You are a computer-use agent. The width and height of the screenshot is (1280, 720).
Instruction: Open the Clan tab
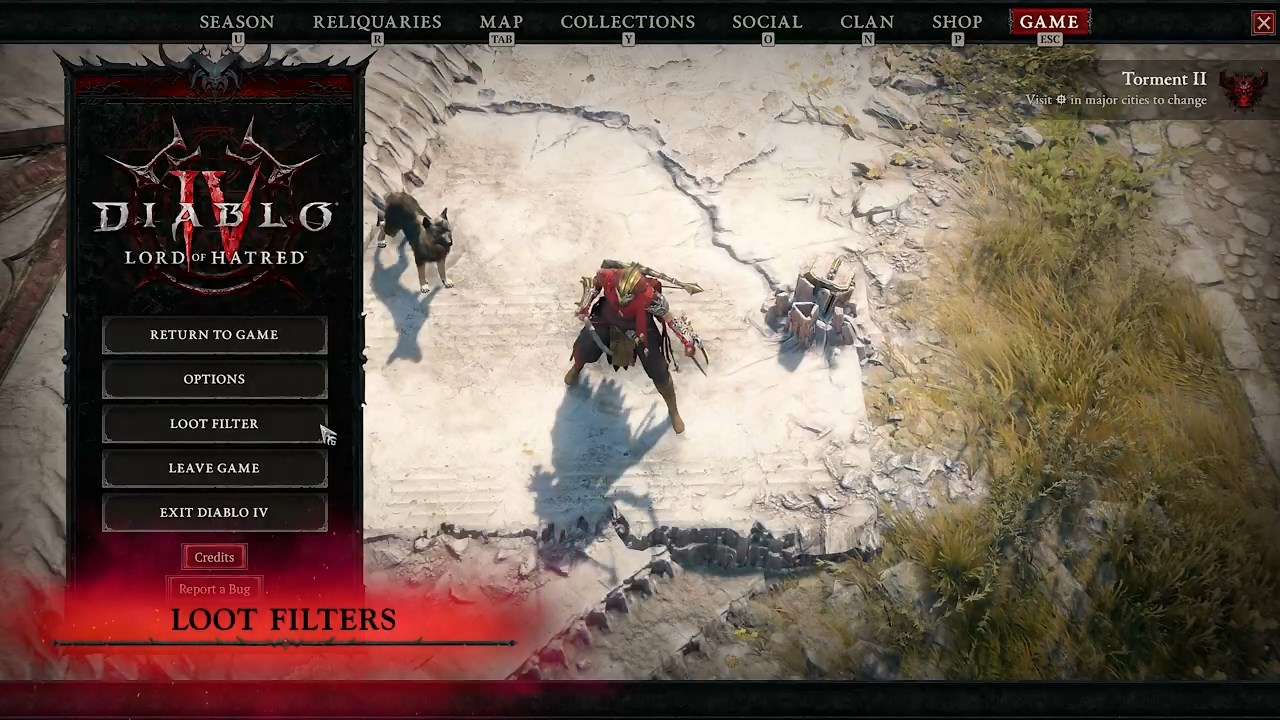tap(867, 22)
